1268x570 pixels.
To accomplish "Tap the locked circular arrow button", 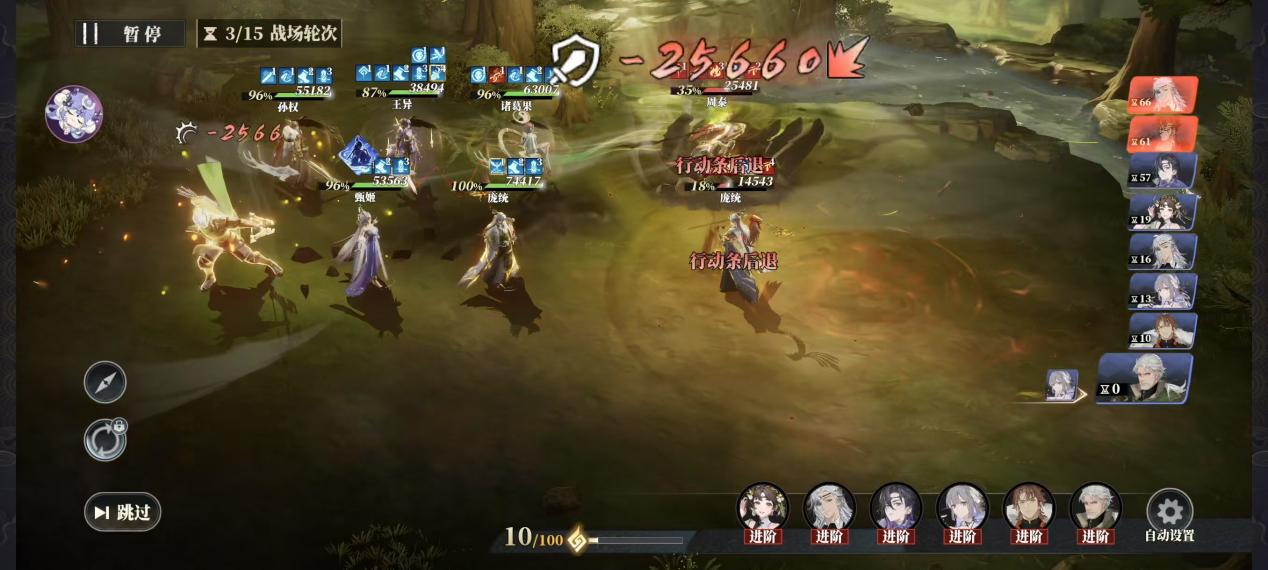I will click(x=105, y=440).
